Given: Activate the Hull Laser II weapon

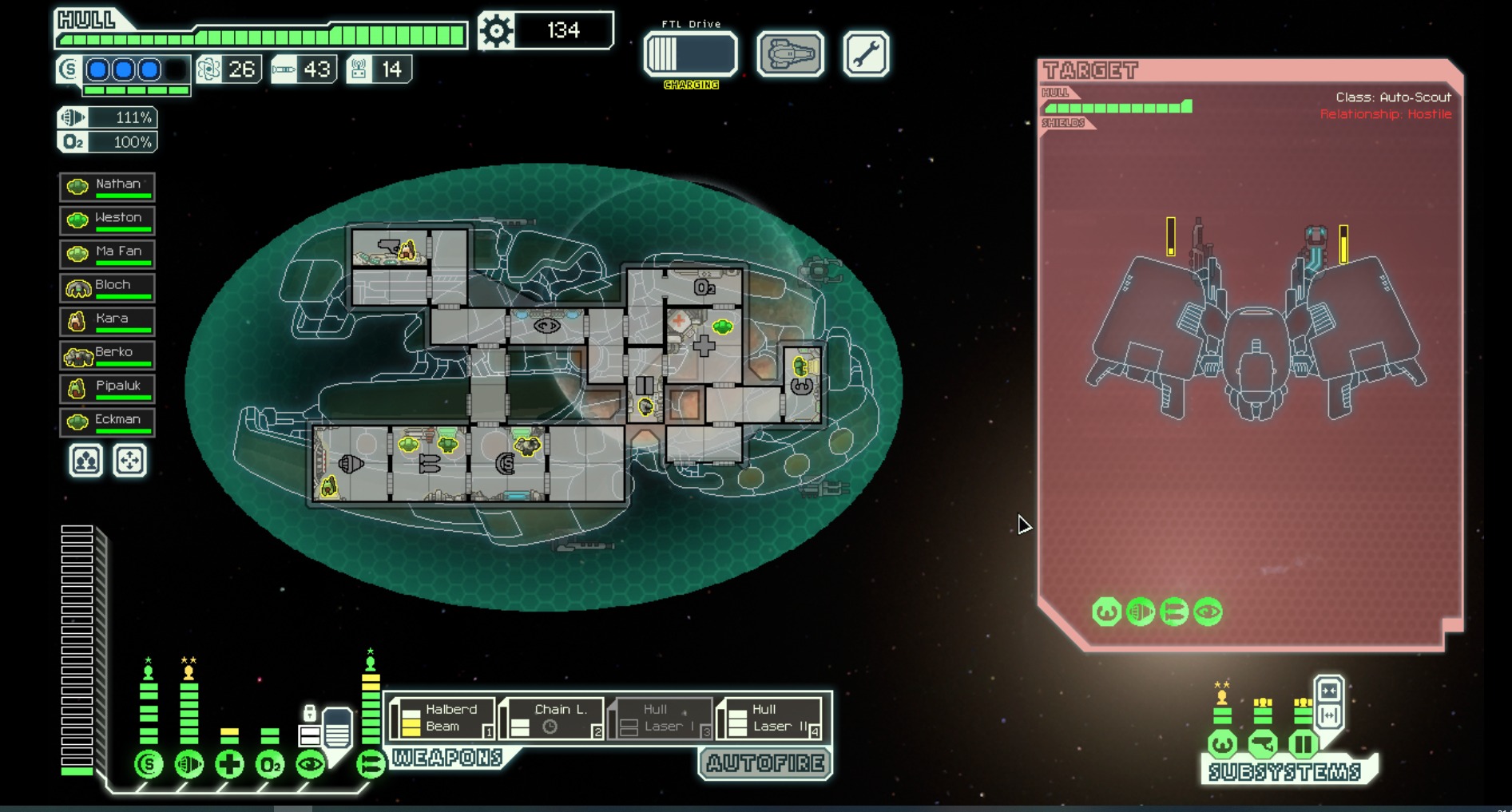Looking at the screenshot, I should 772,718.
